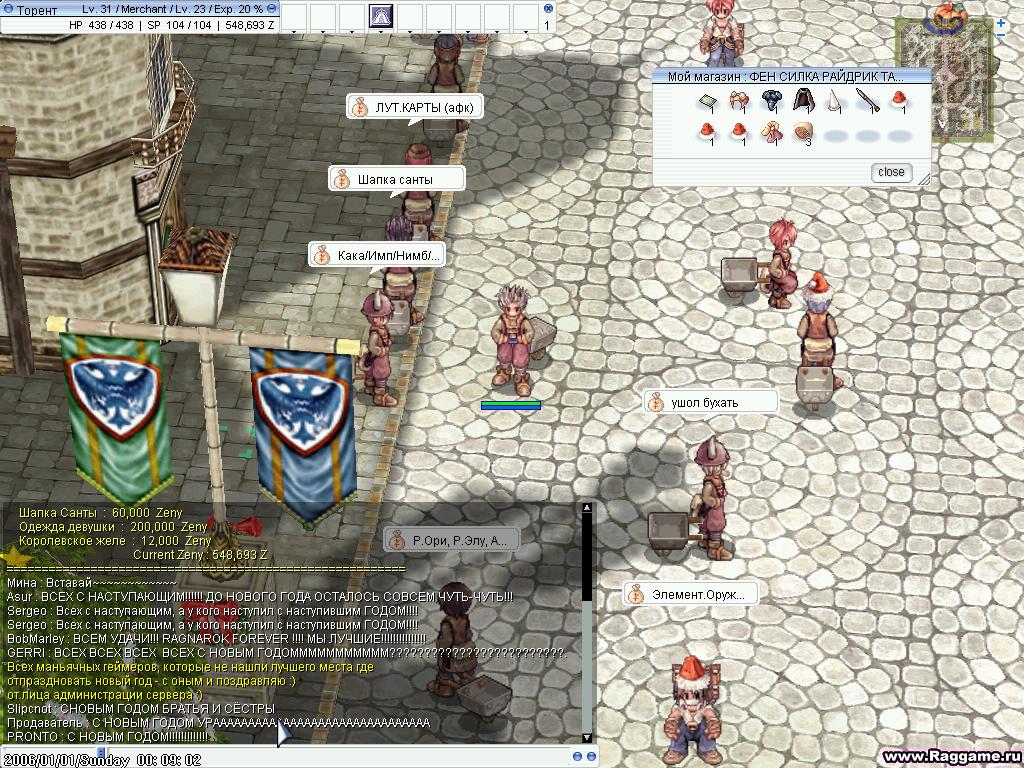Select the dark blue item in shop

771,100
